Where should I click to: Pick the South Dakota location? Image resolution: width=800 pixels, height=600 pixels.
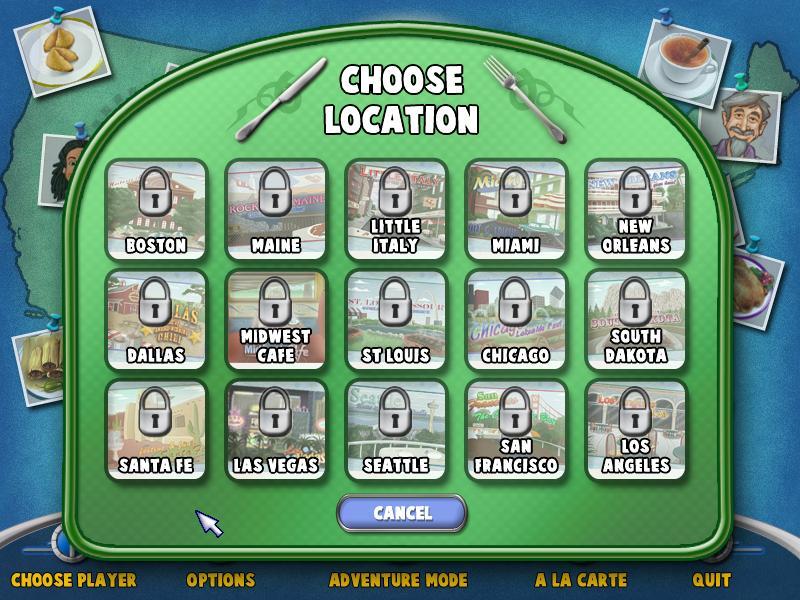click(x=635, y=320)
